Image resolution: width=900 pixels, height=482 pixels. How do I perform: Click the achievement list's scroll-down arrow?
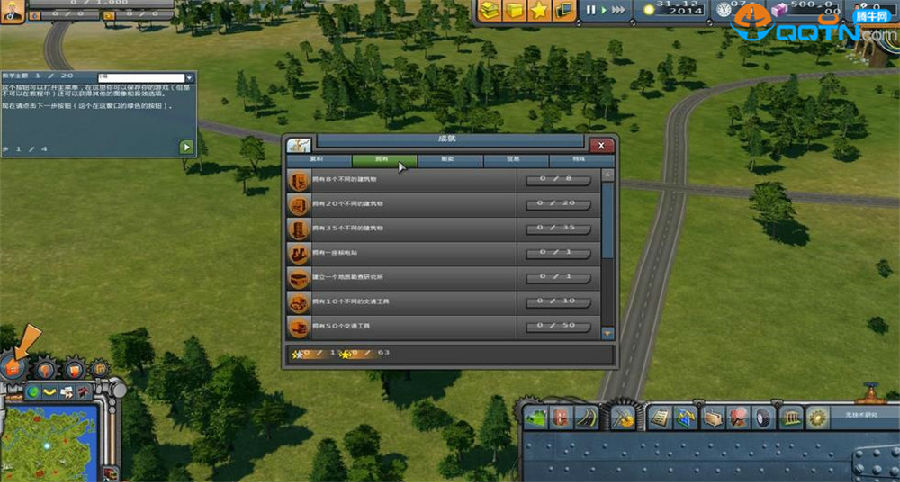pyautogui.click(x=607, y=333)
